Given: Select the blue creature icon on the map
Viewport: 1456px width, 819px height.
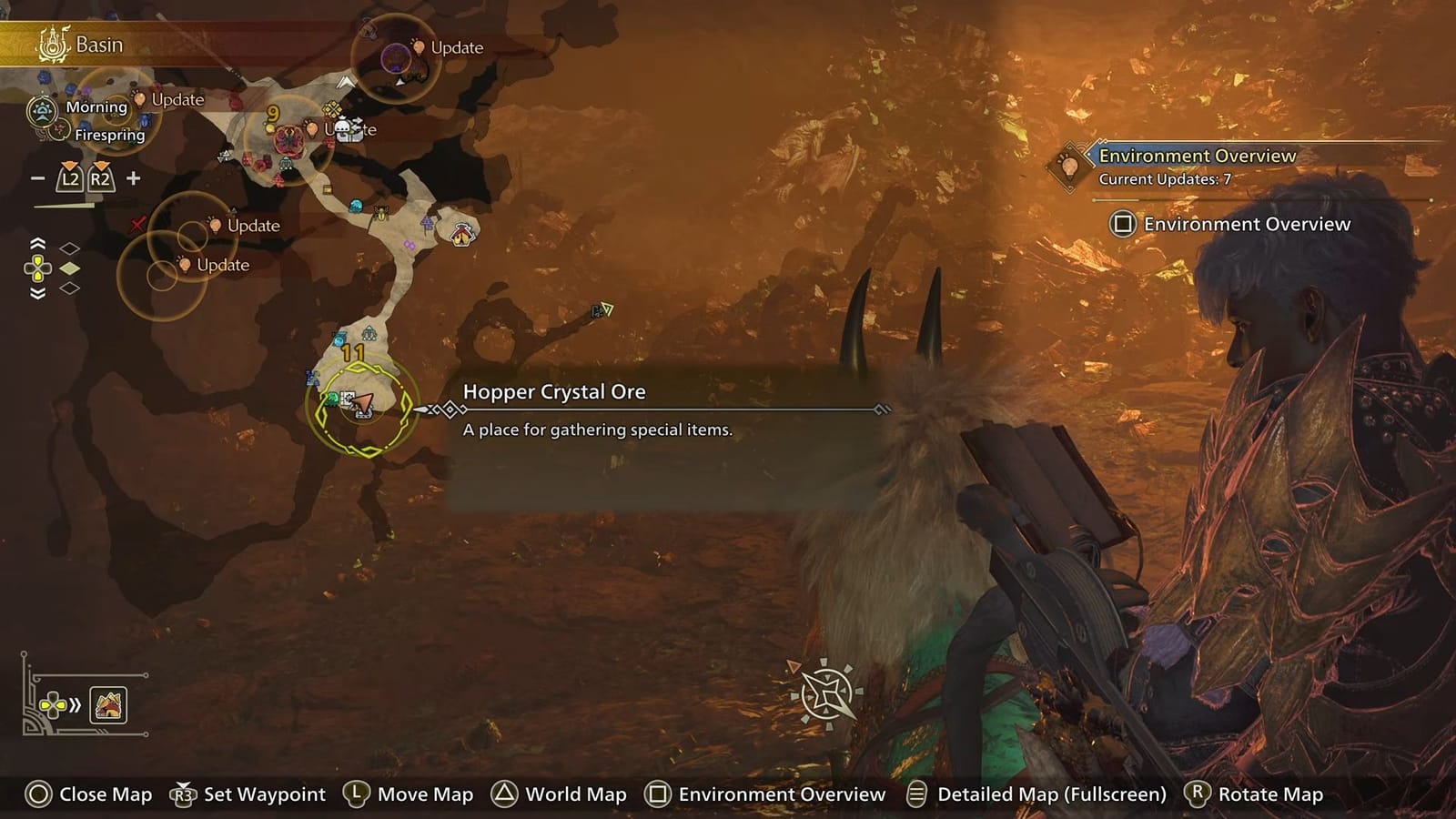Looking at the screenshot, I should [355, 206].
